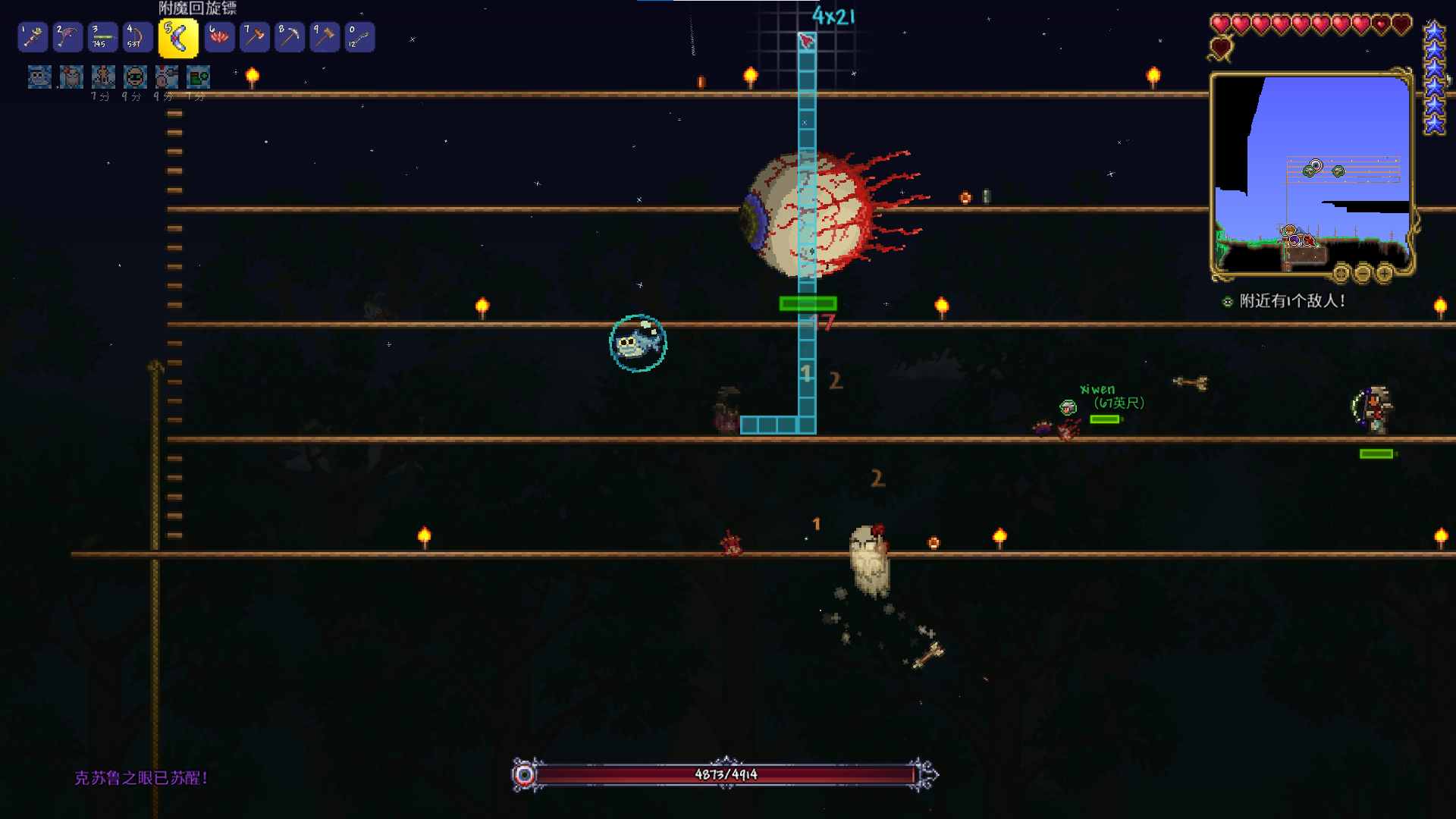Click the blue owl buff icon
Image resolution: width=1456 pixels, height=819 pixels.
coord(39,77)
